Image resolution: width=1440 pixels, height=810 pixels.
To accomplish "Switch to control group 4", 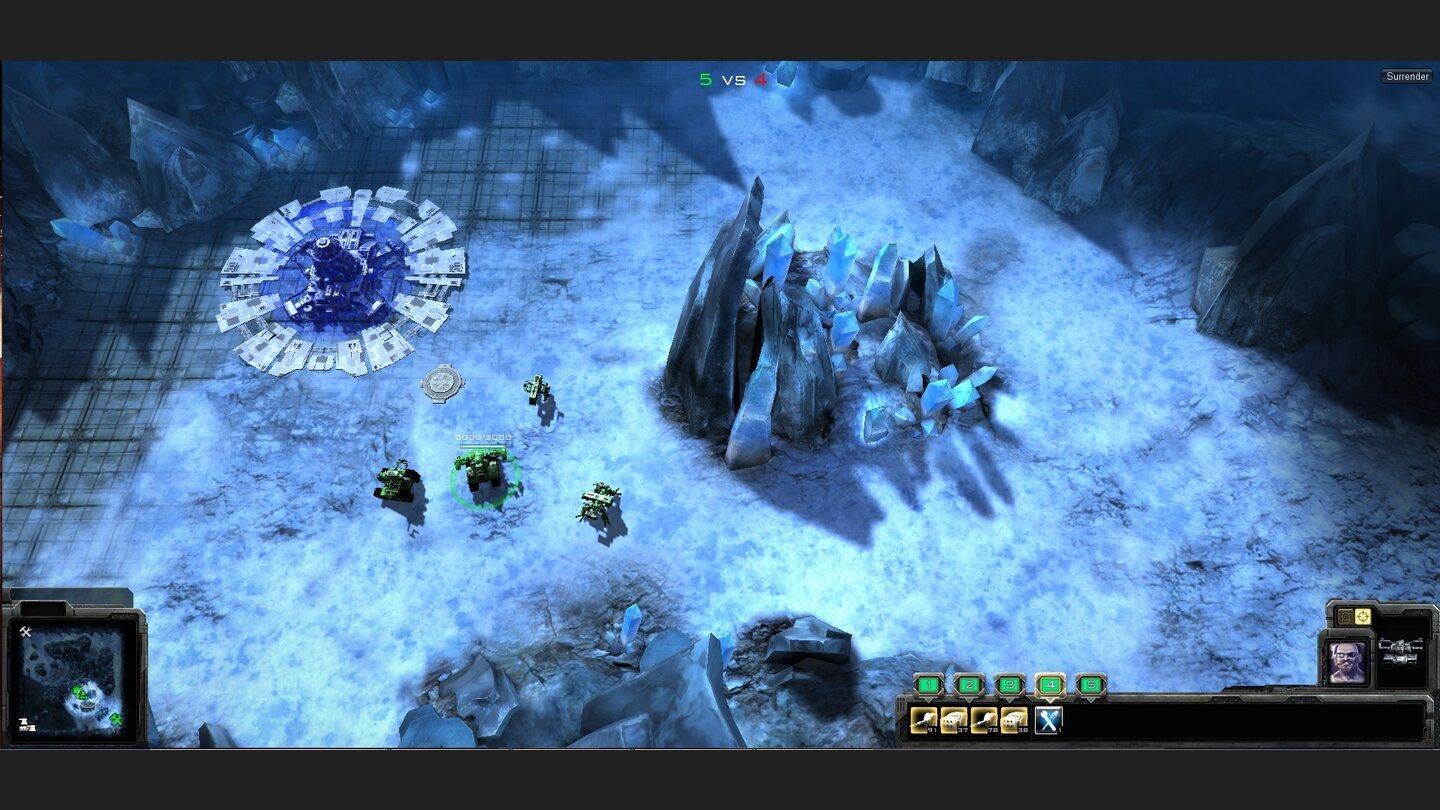I will [x=1049, y=684].
